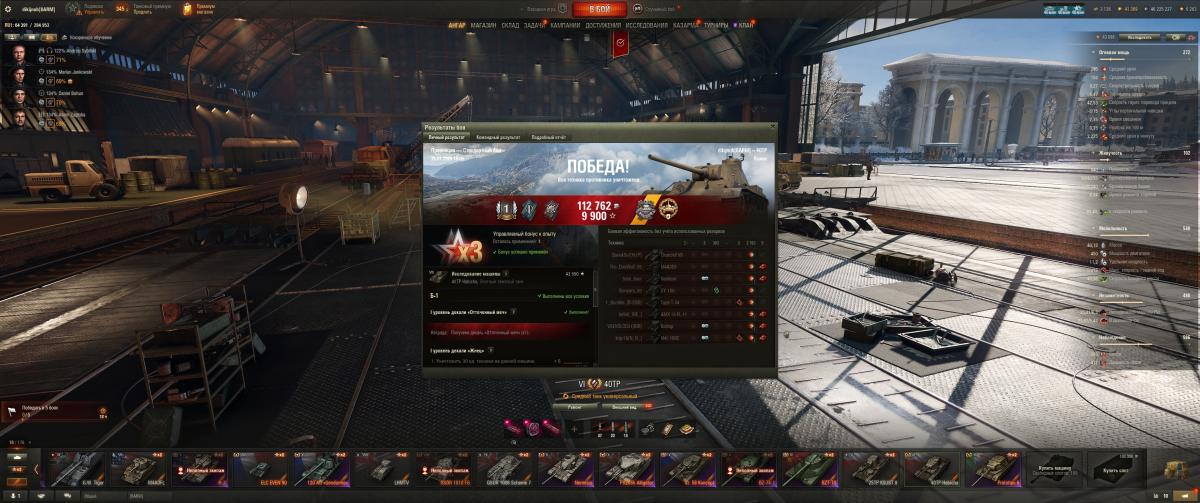The height and width of the screenshot is (503, 1200).
Task: Open the МАГАЗИН shop menu
Action: coord(483,26)
